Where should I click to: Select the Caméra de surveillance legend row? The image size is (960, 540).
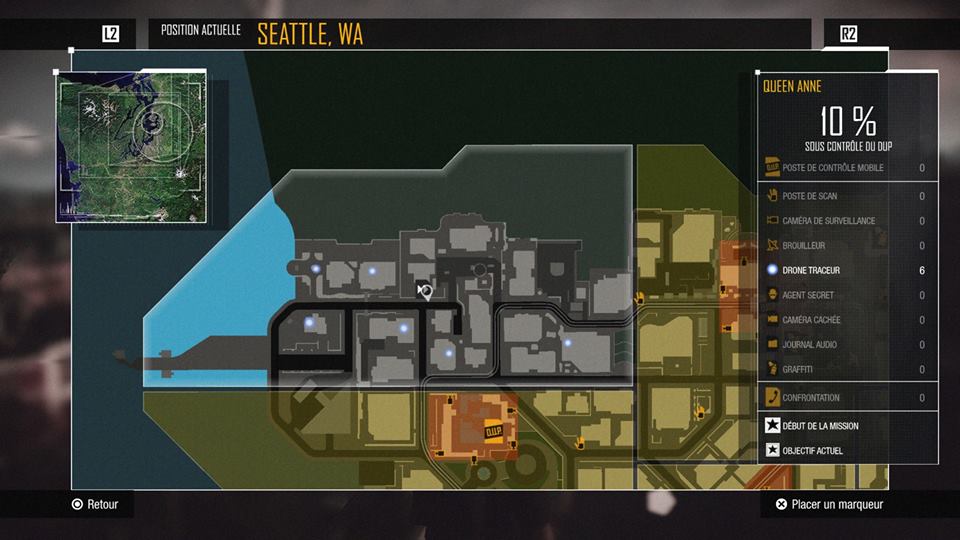[x=828, y=221]
